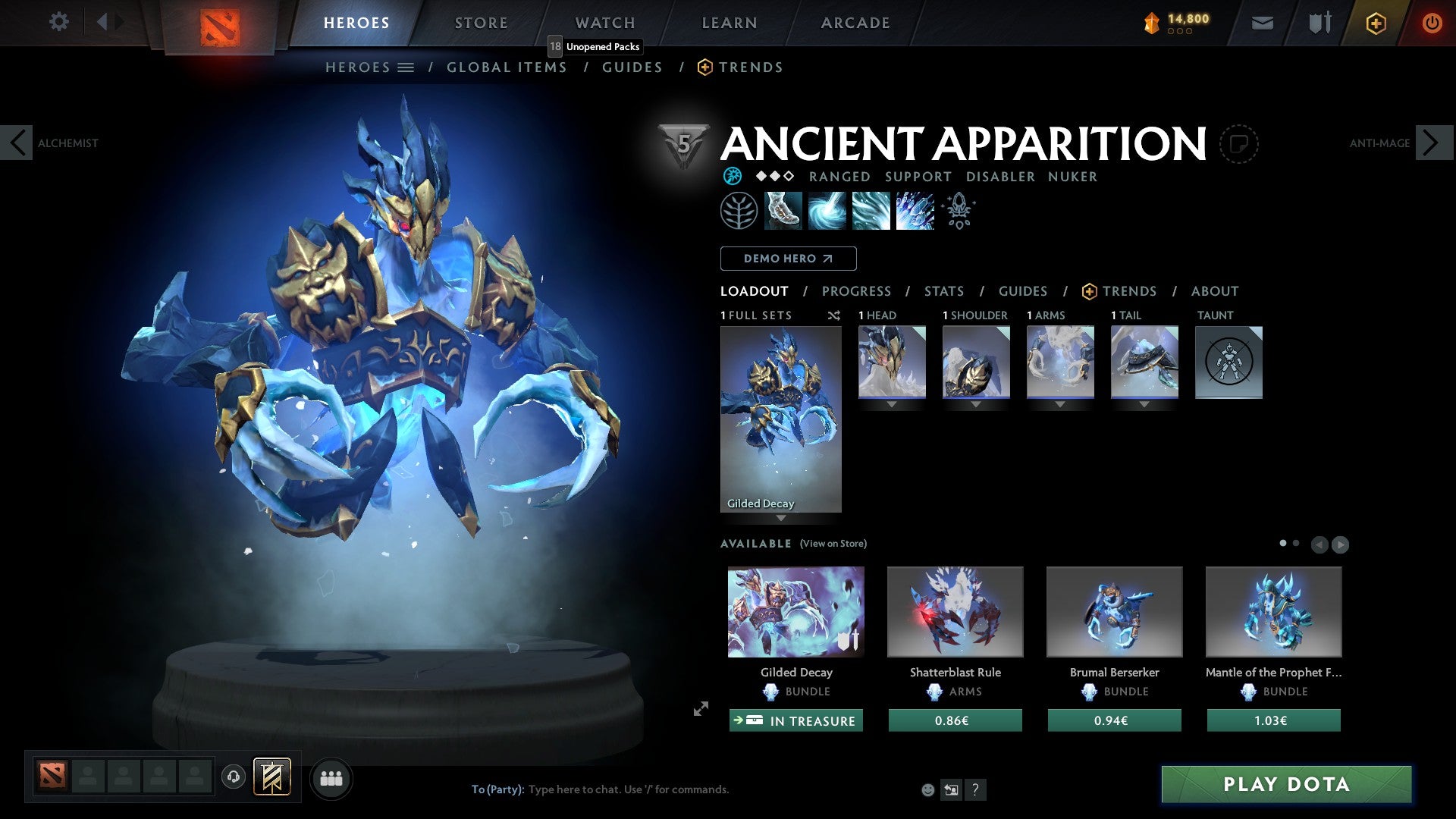The image size is (1456, 819).
Task: Click the DEMO HERO button
Action: click(x=788, y=258)
